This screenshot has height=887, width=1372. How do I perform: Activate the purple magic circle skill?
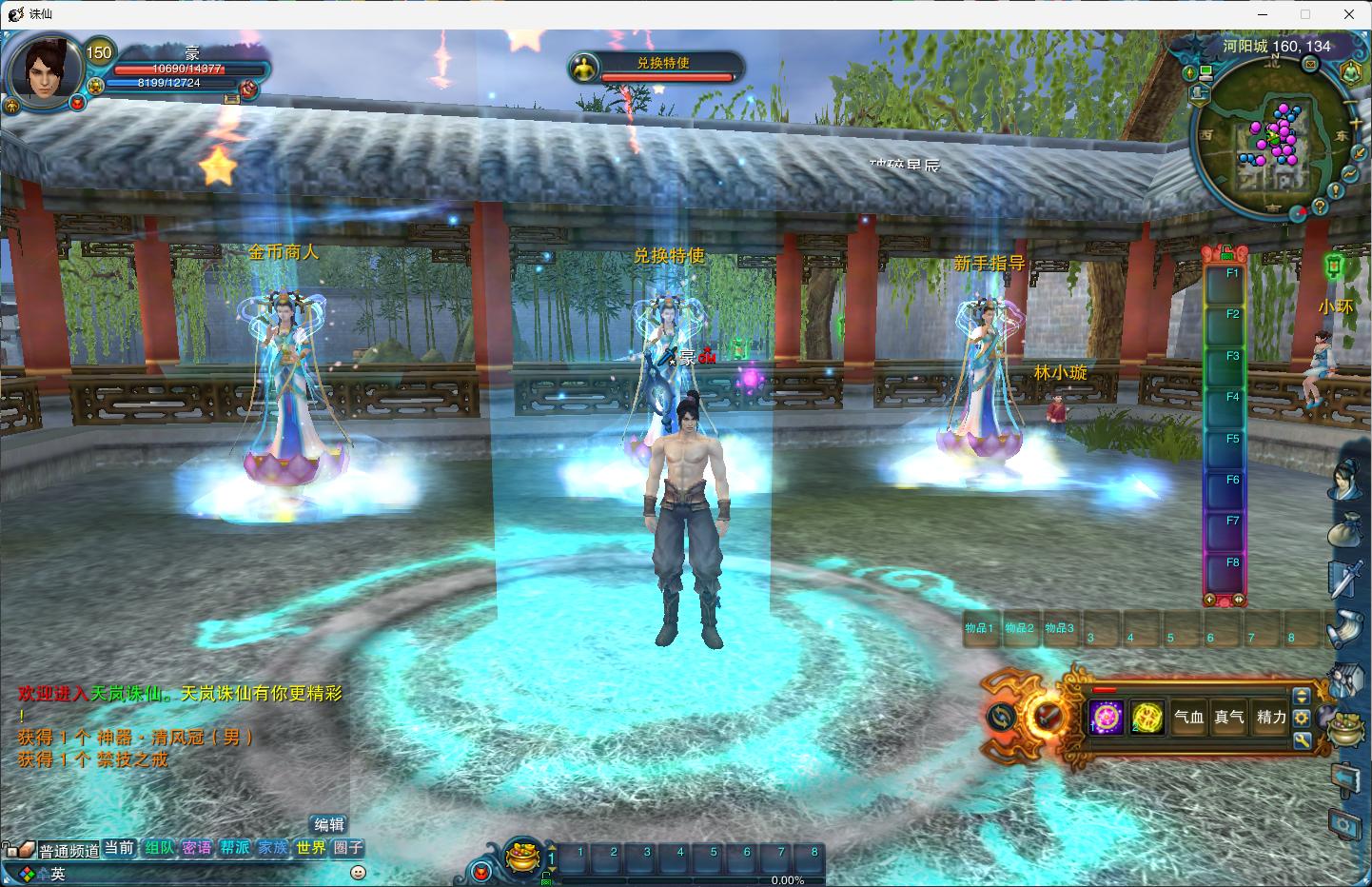(x=1107, y=717)
